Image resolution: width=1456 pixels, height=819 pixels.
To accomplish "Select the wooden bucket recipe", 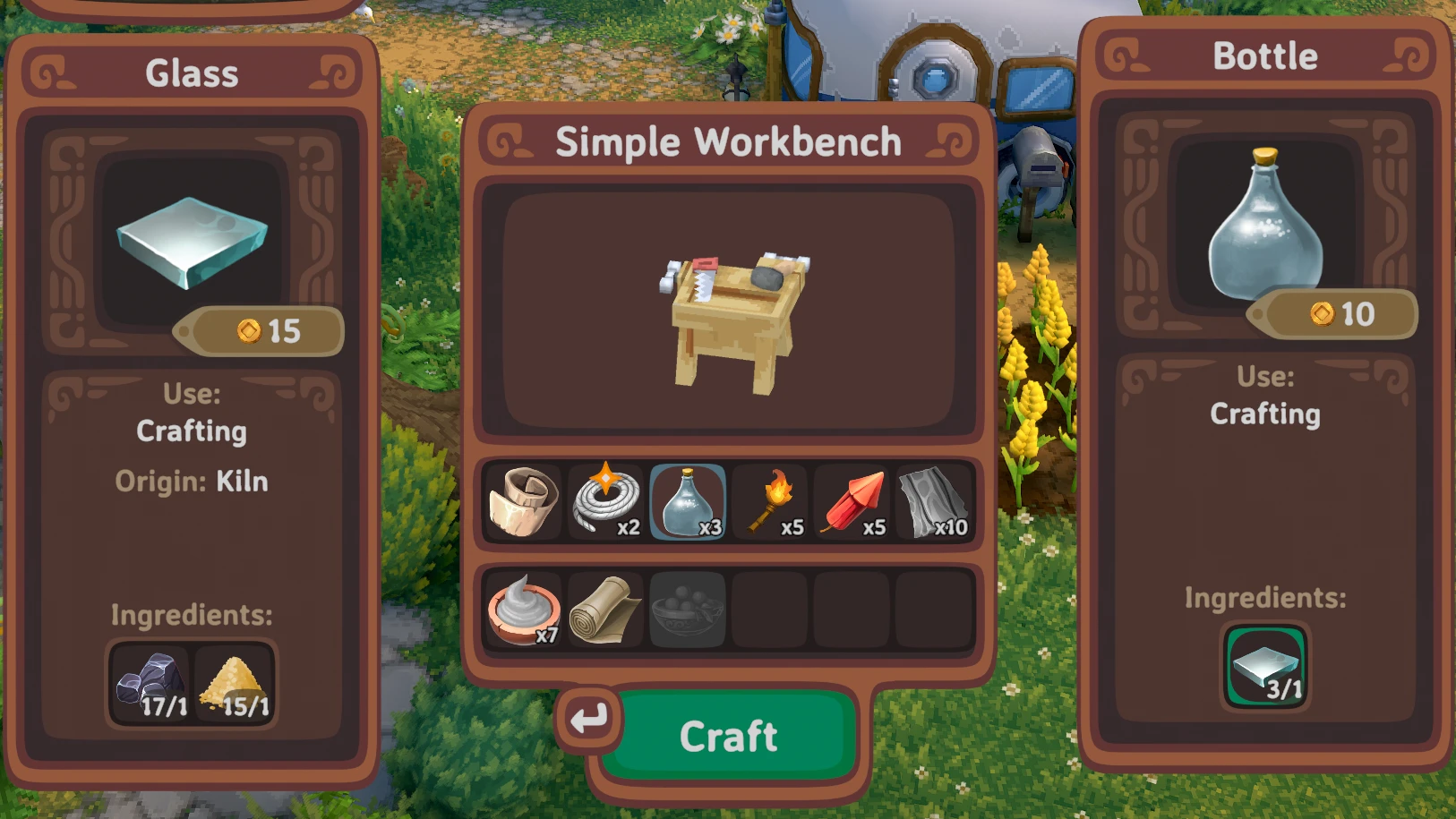I will pyautogui.click(x=524, y=501).
